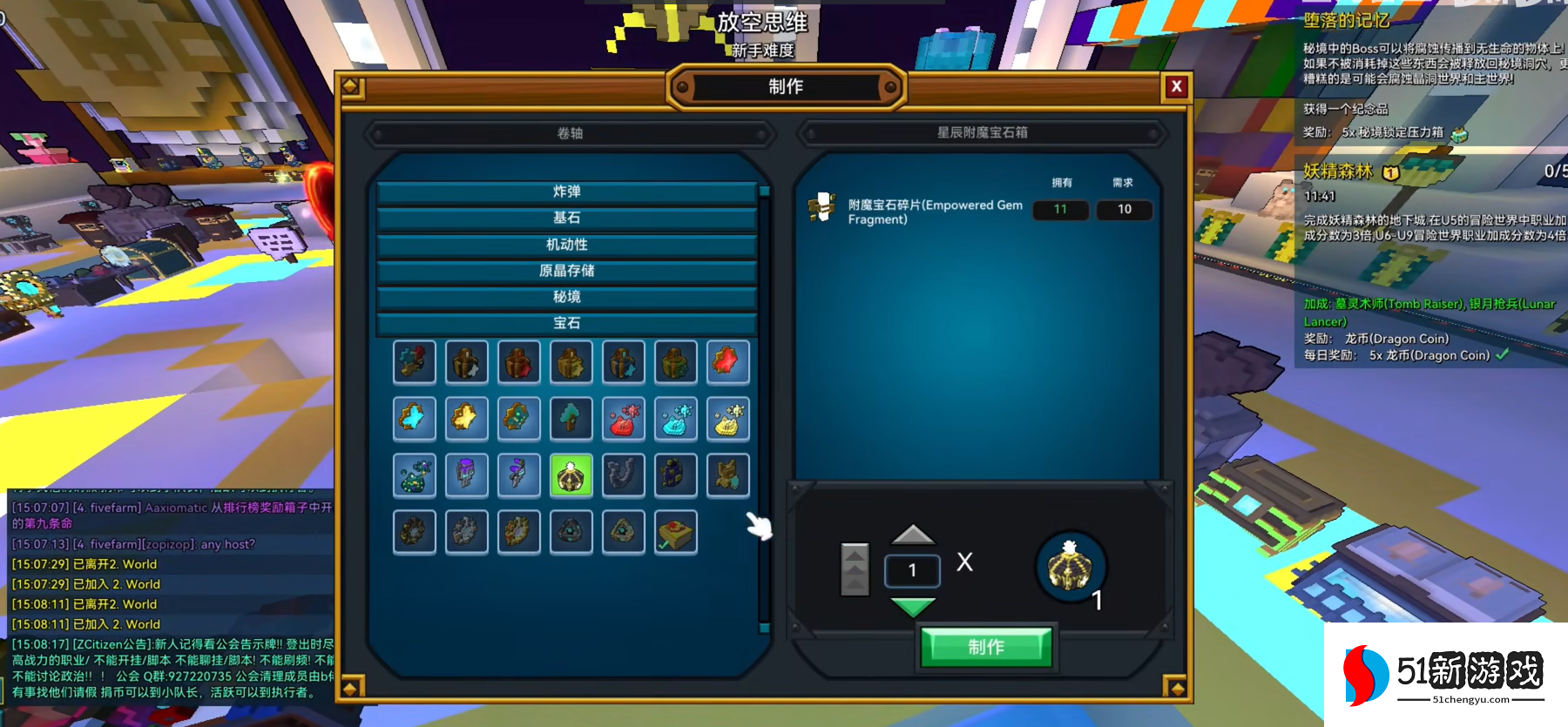Expand the 炸弹 category
1568x727 pixels.
[x=566, y=192]
